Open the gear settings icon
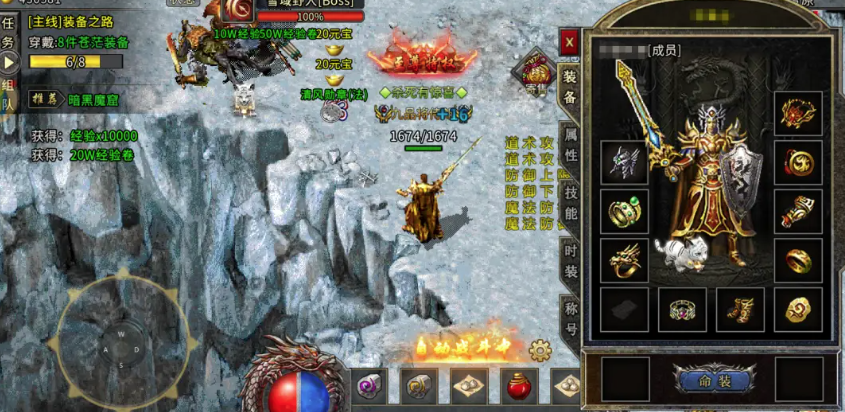 pyautogui.click(x=541, y=350)
